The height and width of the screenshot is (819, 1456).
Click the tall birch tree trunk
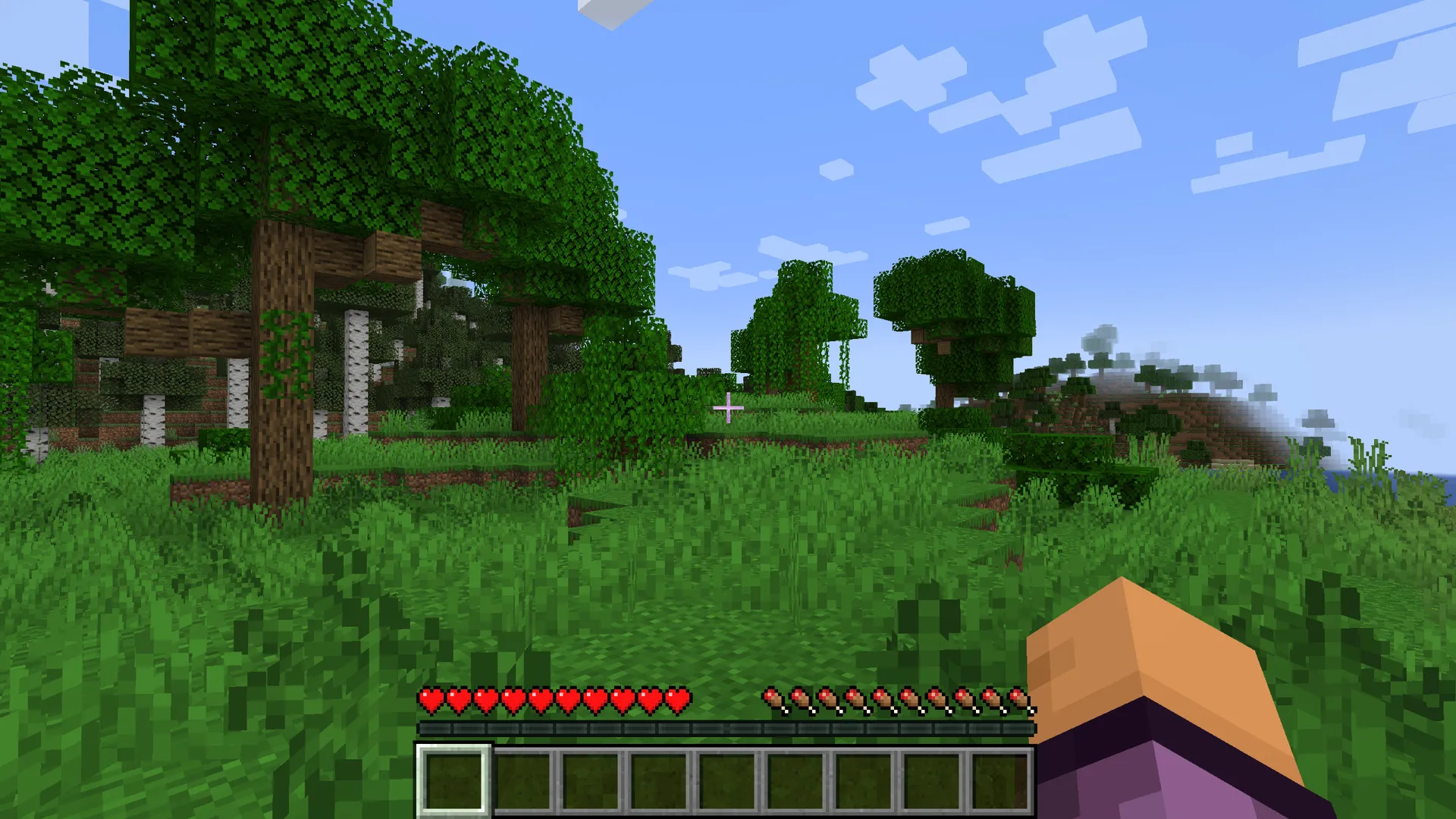pyautogui.click(x=356, y=372)
